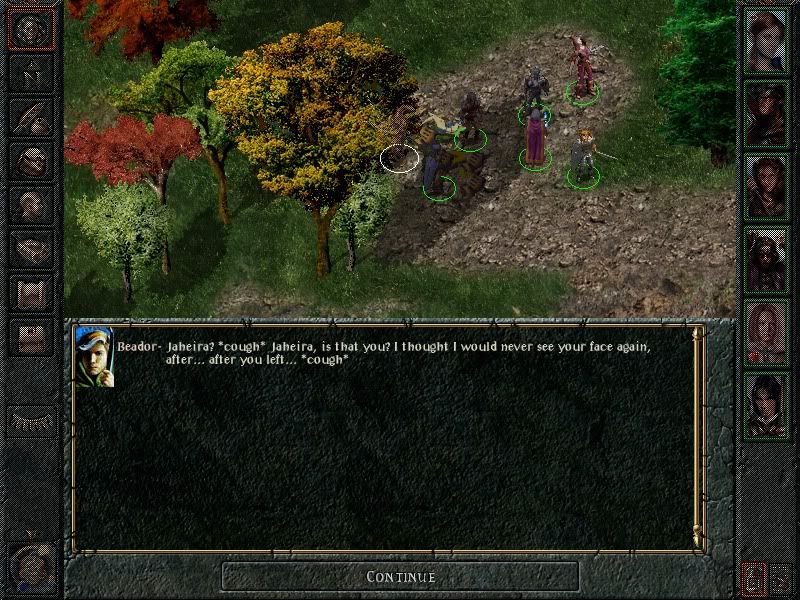800x600 pixels.
Task: Click Beador's speaker portrait in dialogue
Action: point(95,355)
